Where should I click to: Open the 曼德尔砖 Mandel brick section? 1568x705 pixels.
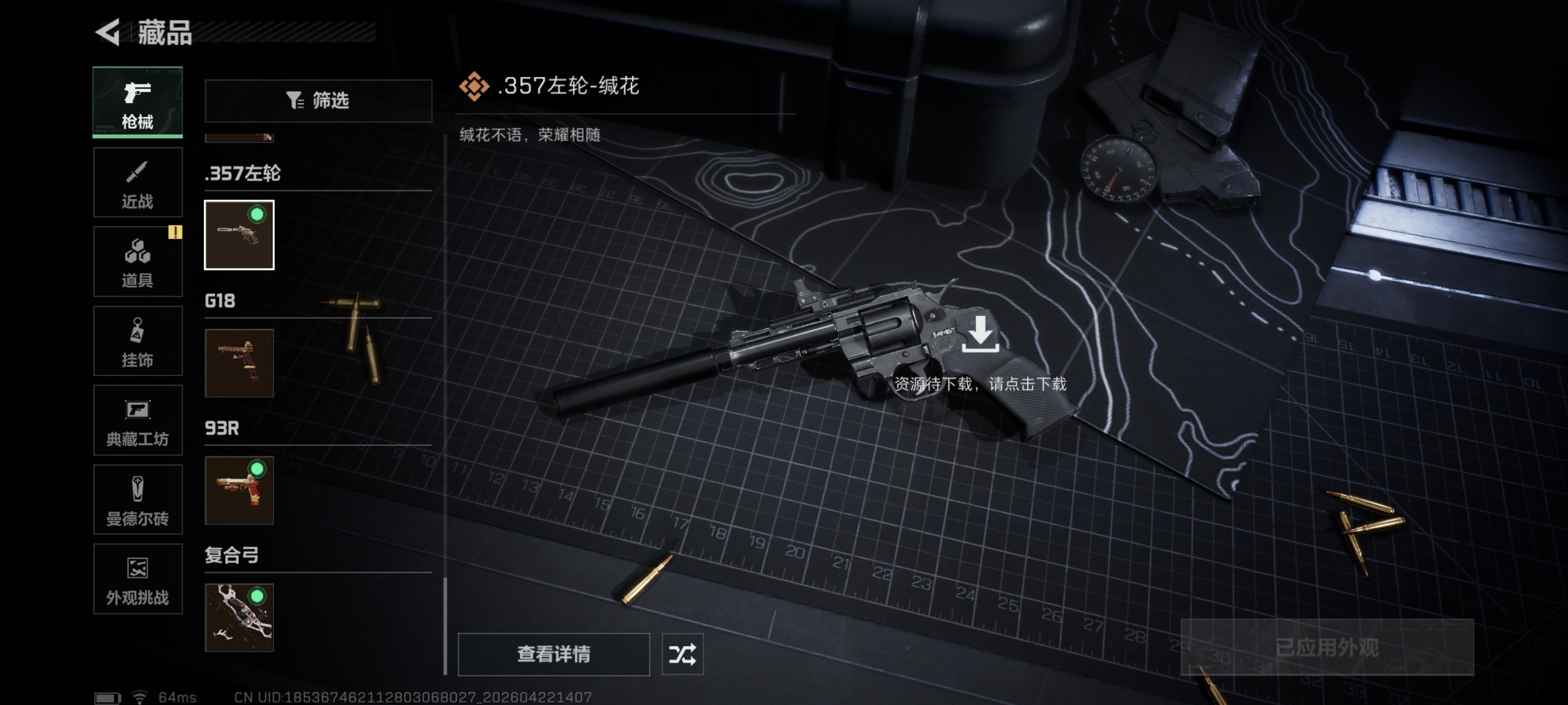tap(137, 499)
